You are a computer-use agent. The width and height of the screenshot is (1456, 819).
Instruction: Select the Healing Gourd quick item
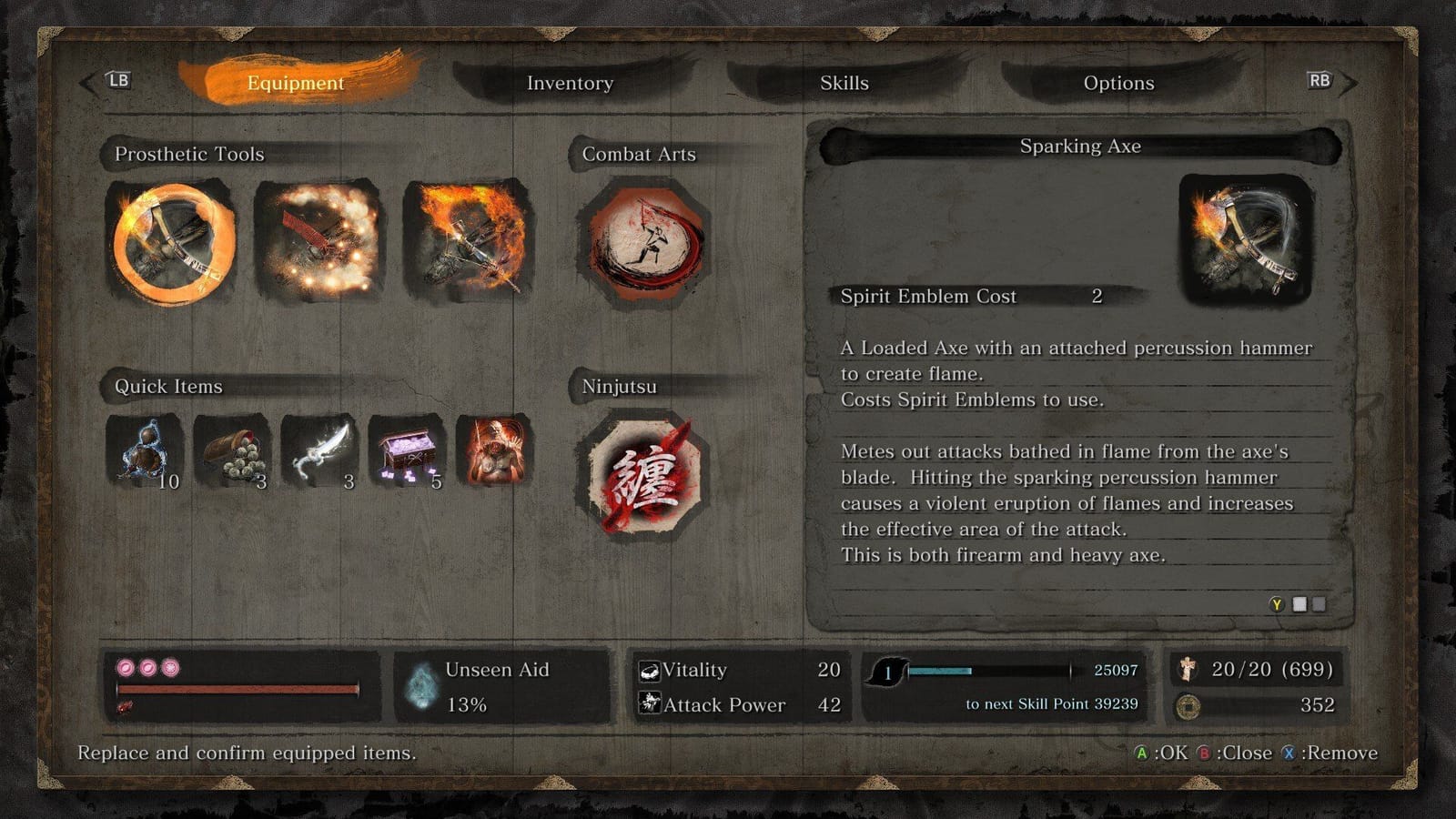click(x=144, y=452)
